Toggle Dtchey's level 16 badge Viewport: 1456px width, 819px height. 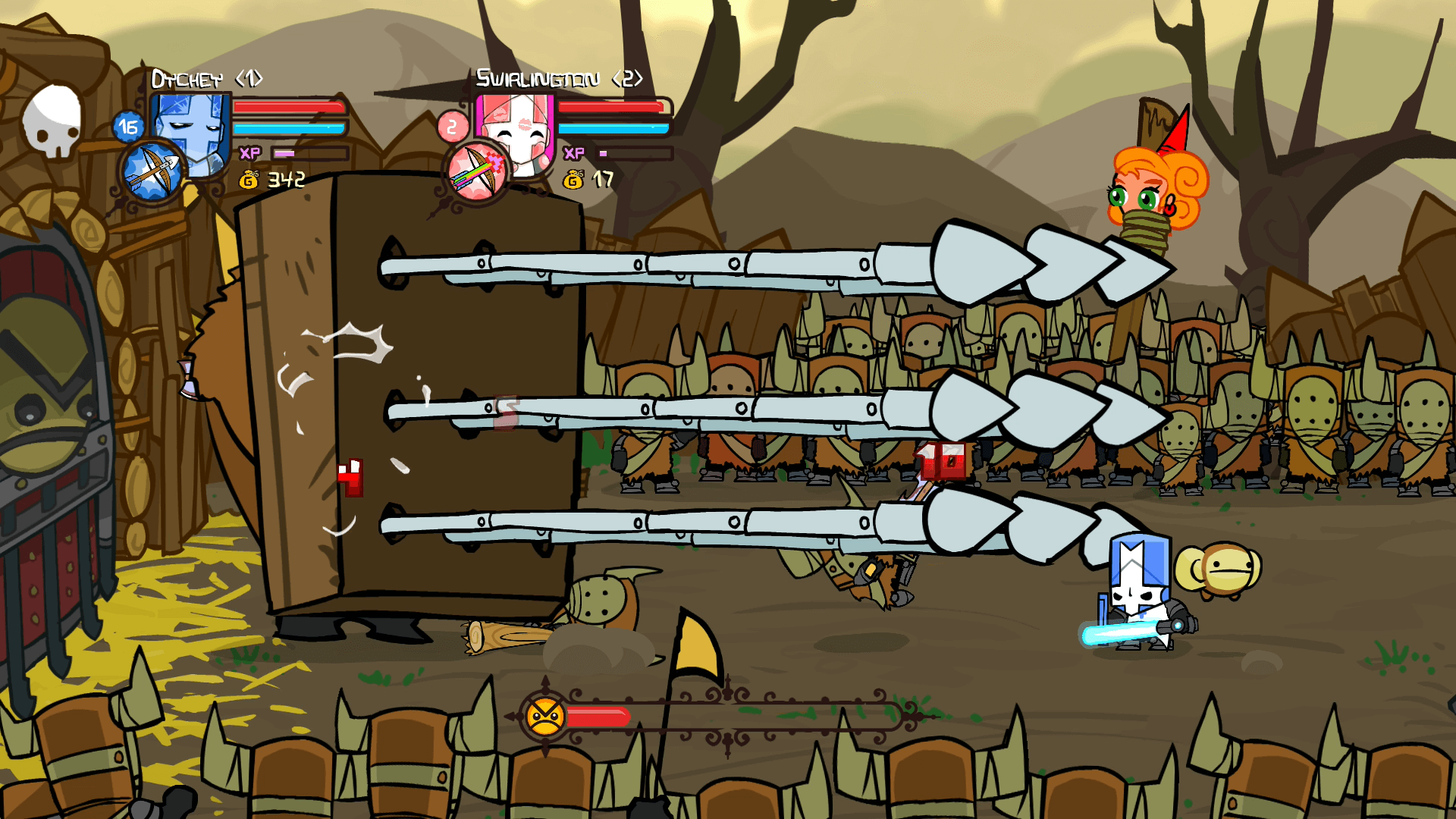click(127, 126)
